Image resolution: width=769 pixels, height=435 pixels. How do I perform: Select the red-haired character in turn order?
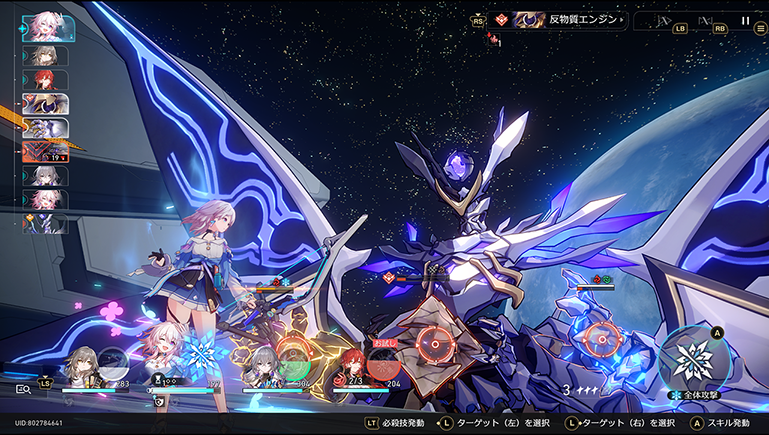(44, 79)
